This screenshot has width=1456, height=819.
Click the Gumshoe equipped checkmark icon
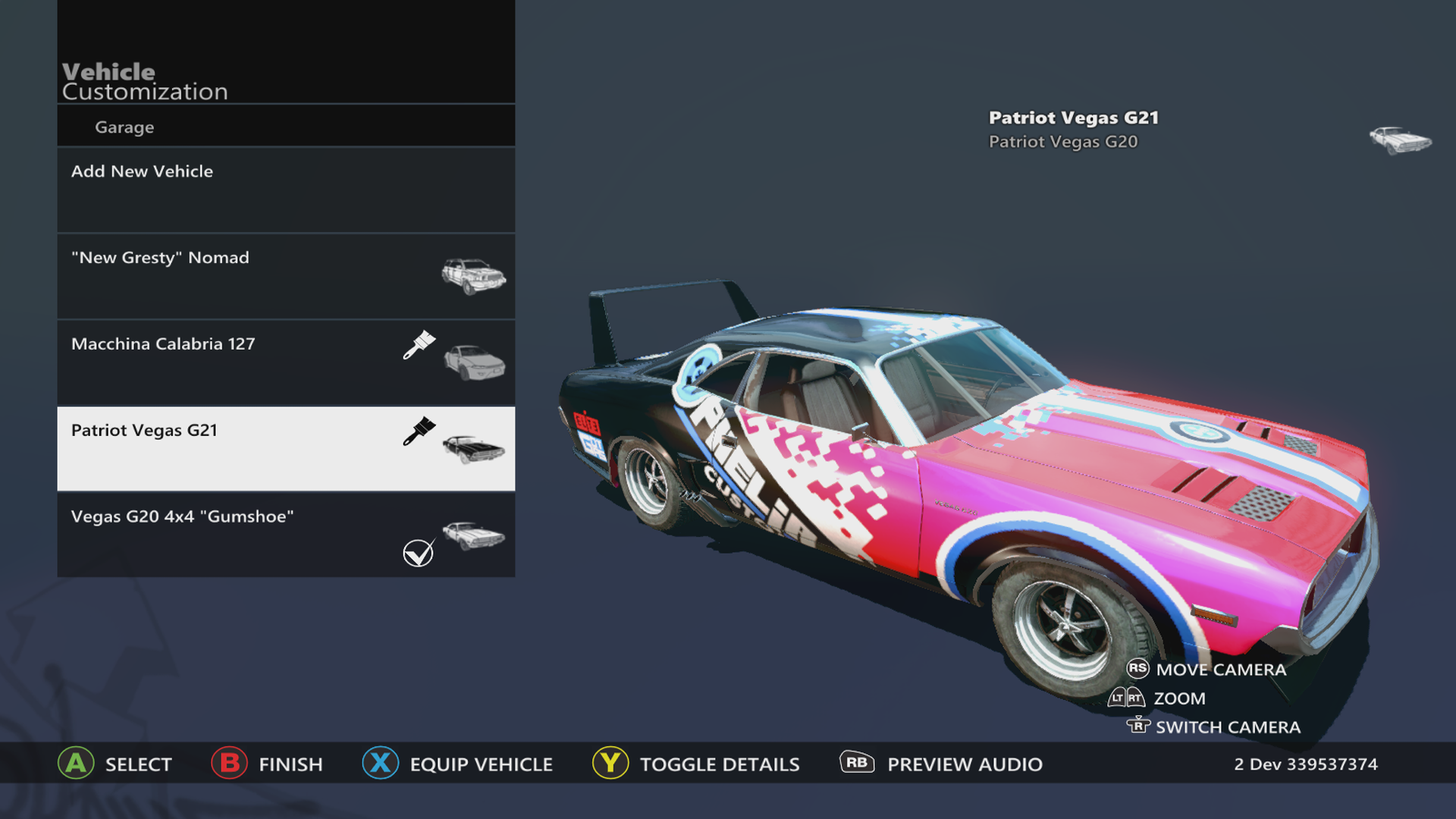[x=419, y=553]
